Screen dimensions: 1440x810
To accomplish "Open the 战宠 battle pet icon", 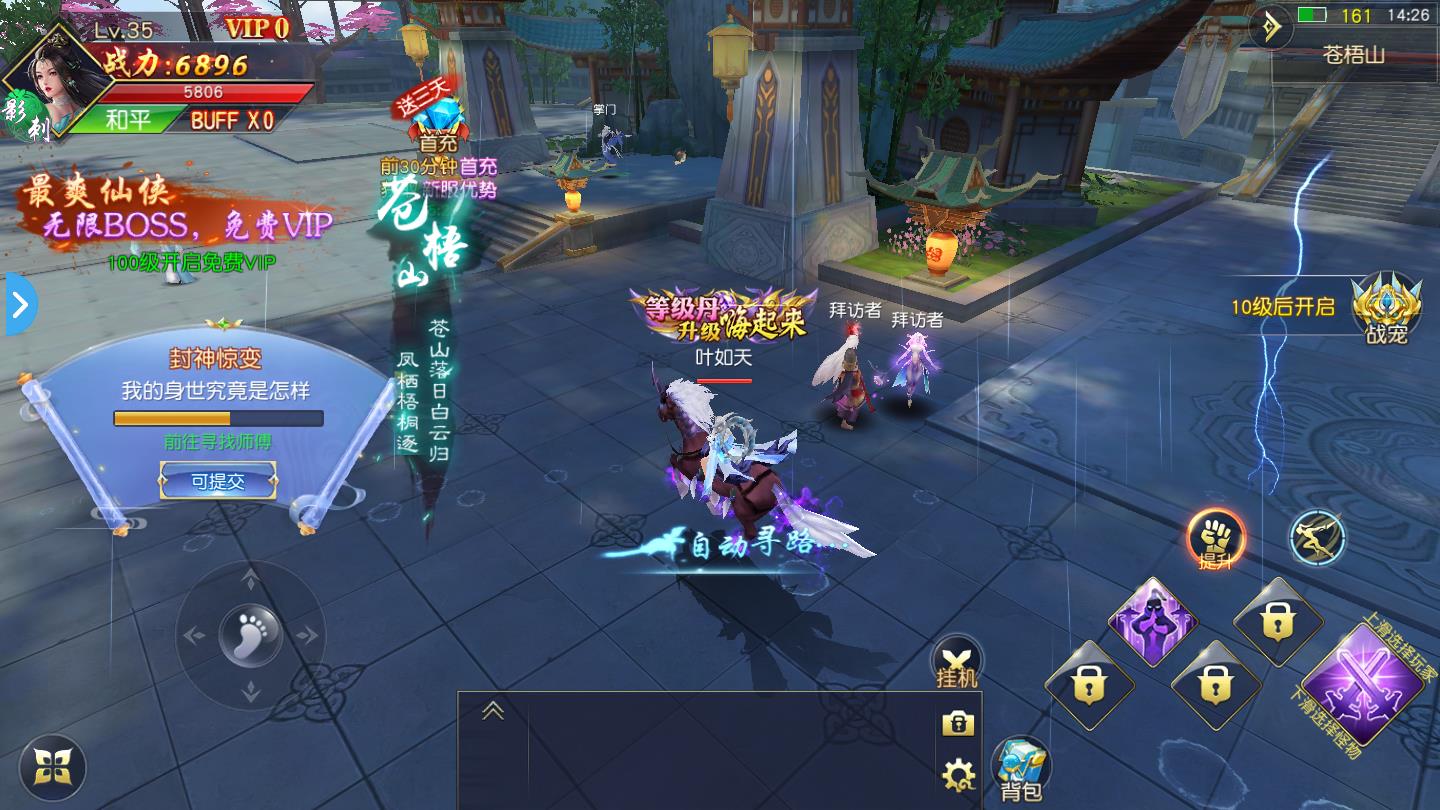I will pos(1386,308).
